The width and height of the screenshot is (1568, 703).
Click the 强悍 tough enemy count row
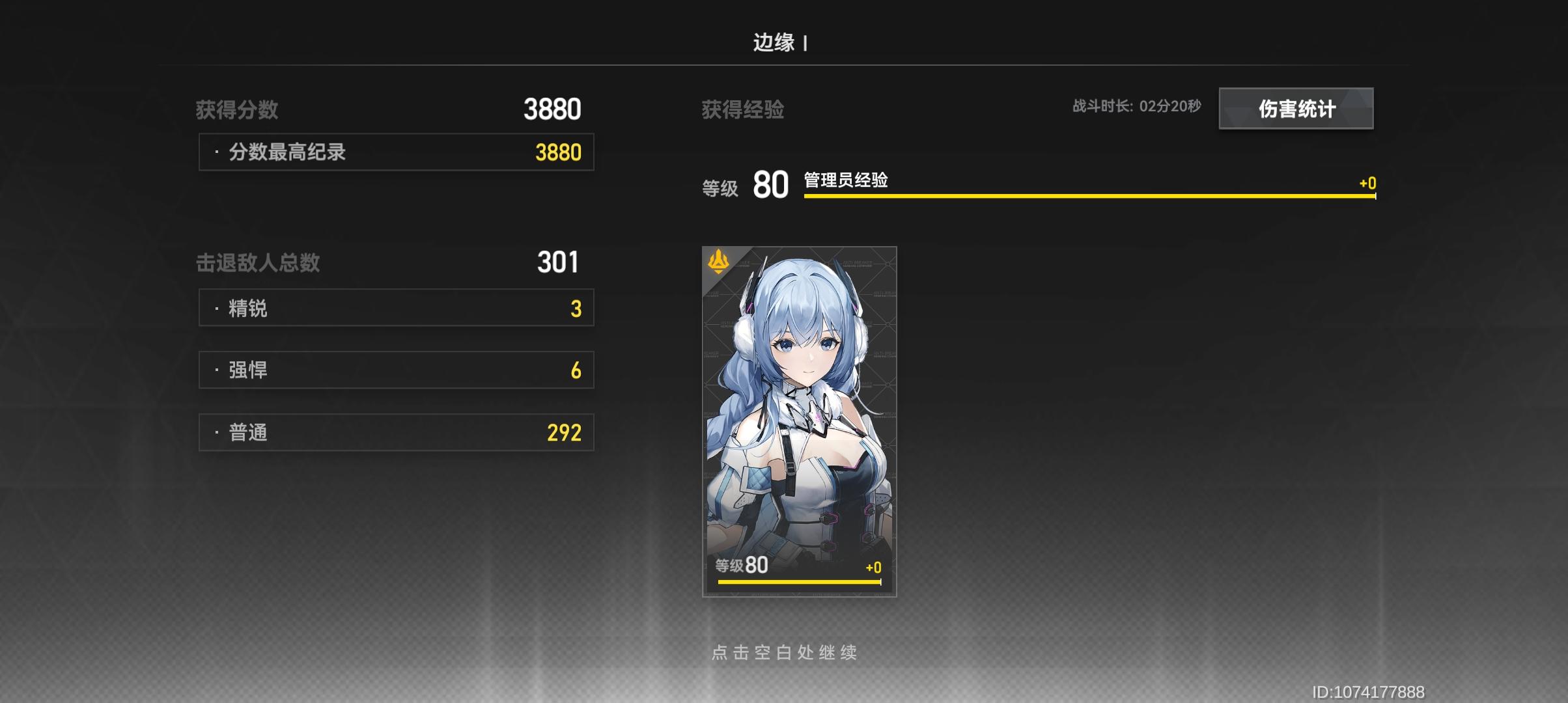(x=396, y=369)
